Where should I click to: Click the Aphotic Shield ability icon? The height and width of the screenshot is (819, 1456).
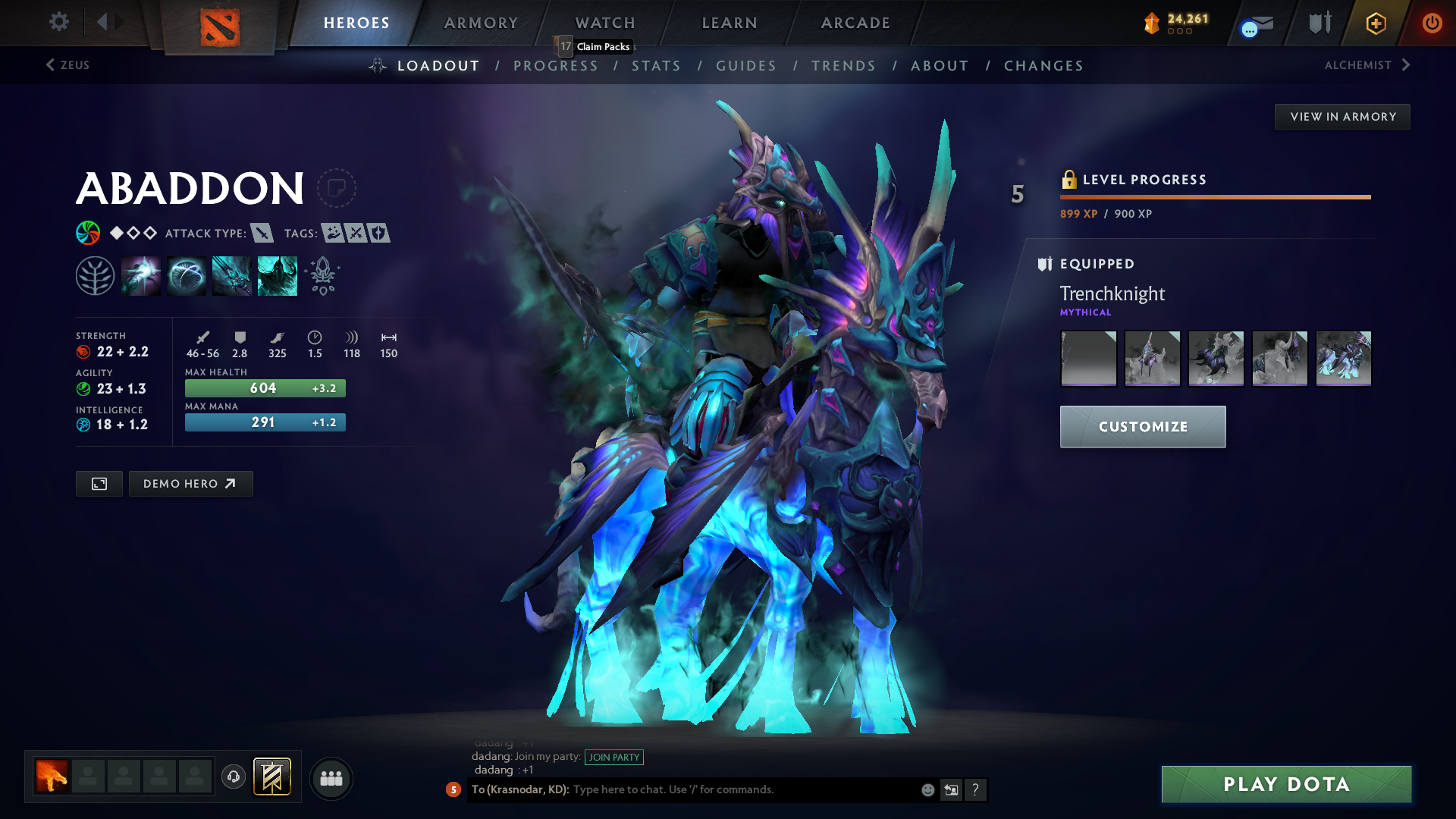click(x=187, y=275)
